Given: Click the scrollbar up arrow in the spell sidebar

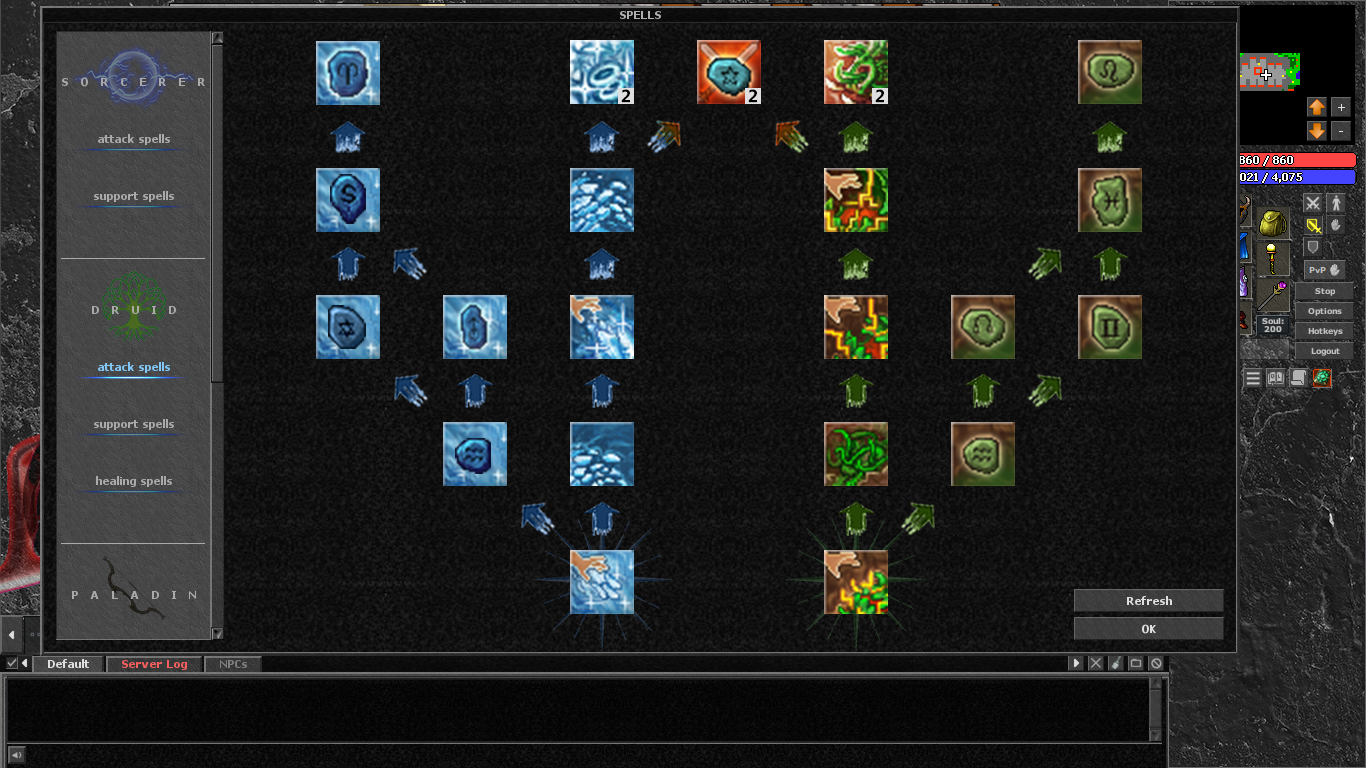Looking at the screenshot, I should pos(216,38).
